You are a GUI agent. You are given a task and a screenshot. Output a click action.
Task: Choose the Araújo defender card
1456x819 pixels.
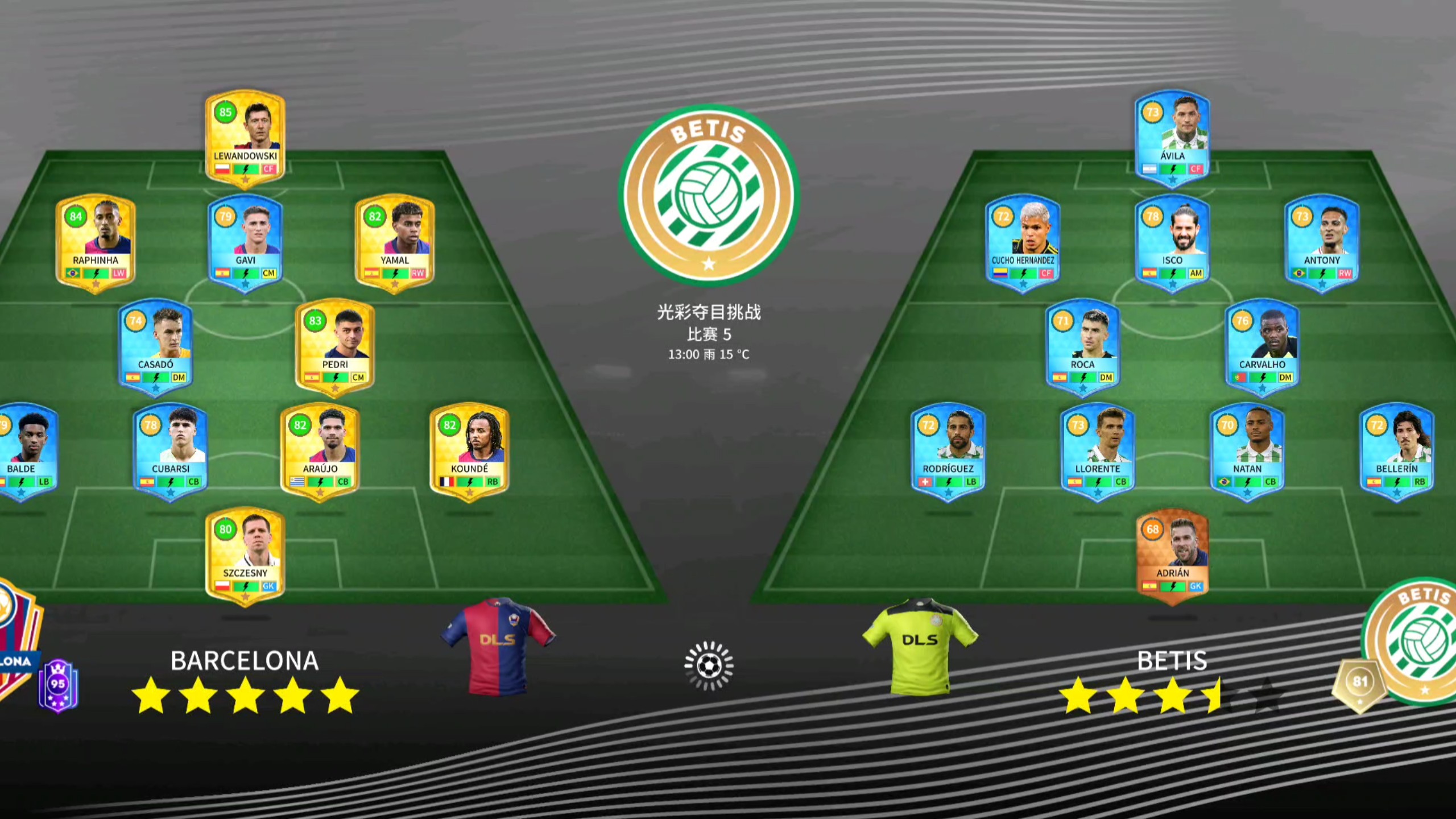(320, 450)
